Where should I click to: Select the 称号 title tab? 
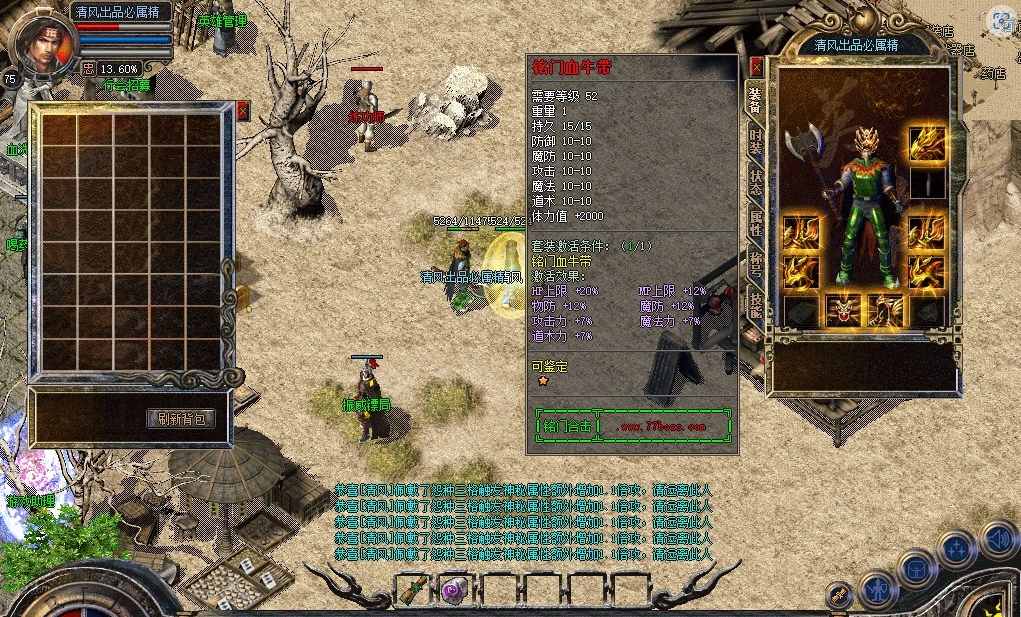click(756, 264)
